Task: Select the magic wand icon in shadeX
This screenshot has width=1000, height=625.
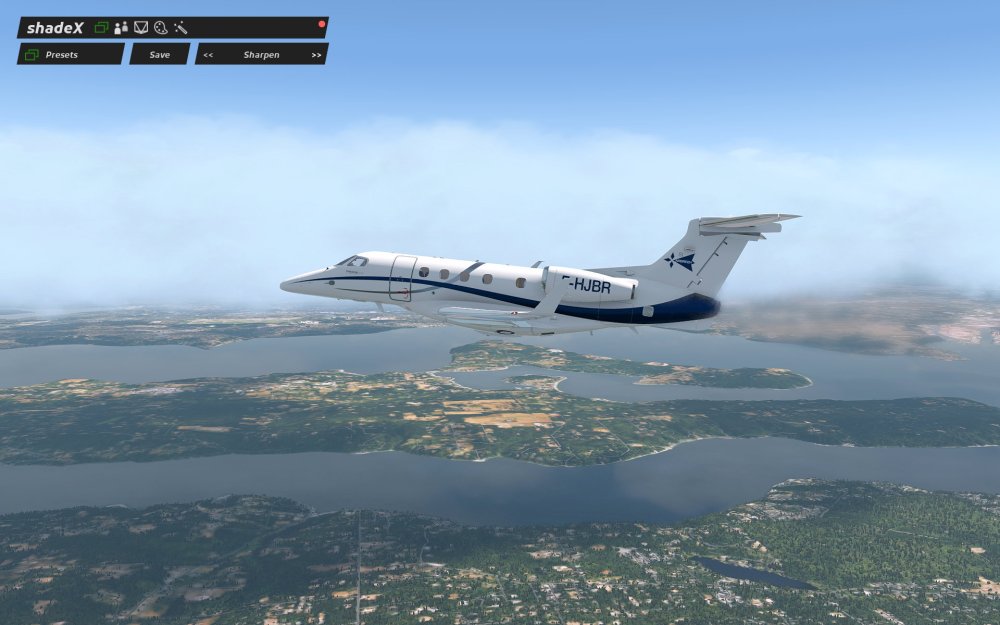Action: click(180, 28)
